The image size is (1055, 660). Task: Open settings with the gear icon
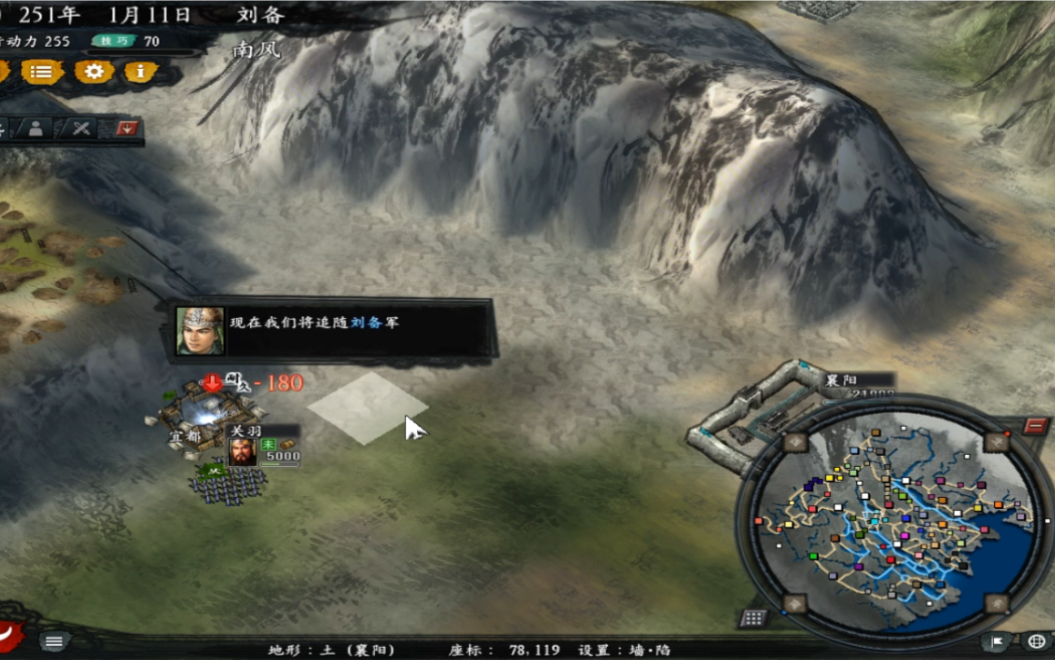(x=94, y=72)
